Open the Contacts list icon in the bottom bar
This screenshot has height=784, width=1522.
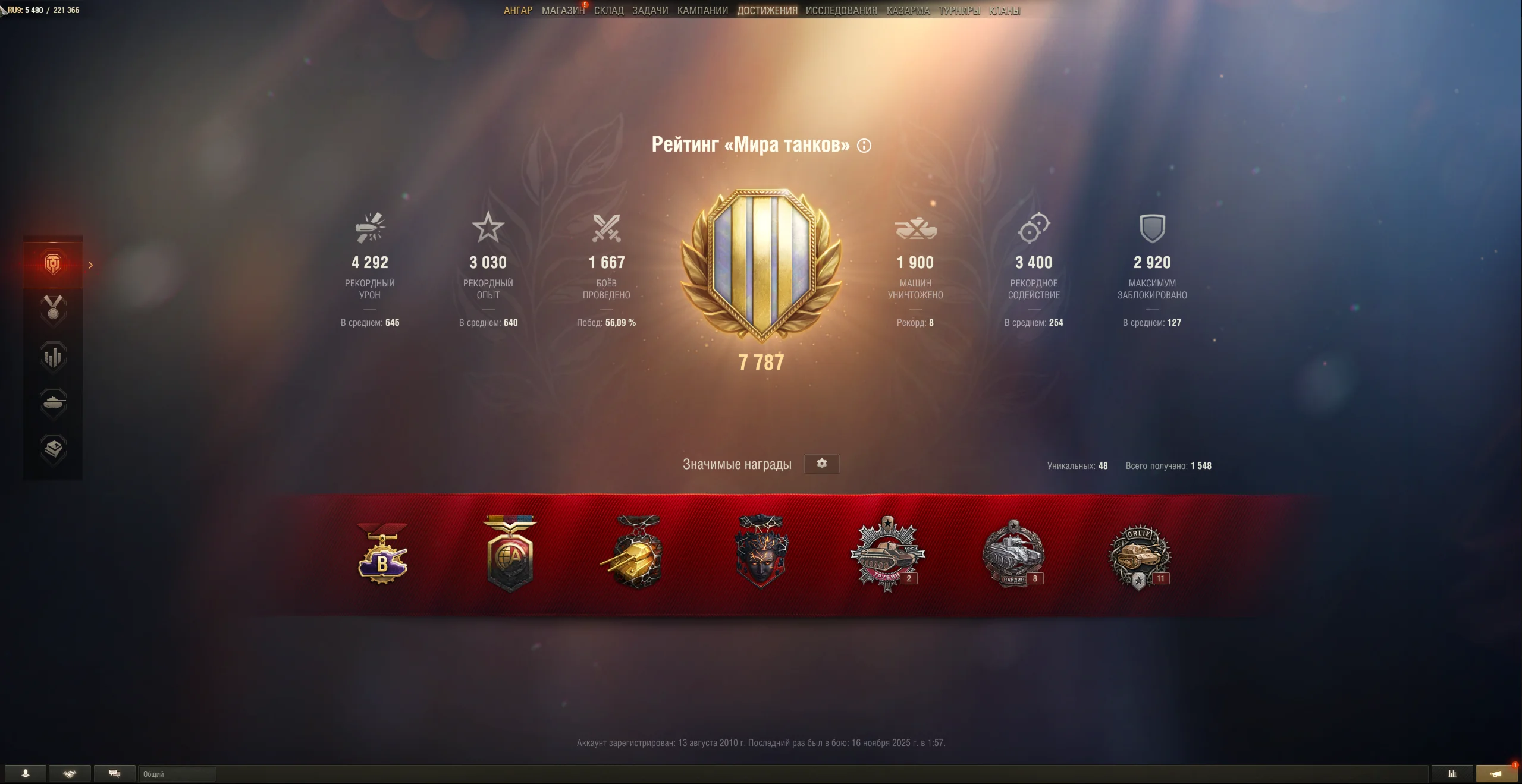(x=25, y=774)
